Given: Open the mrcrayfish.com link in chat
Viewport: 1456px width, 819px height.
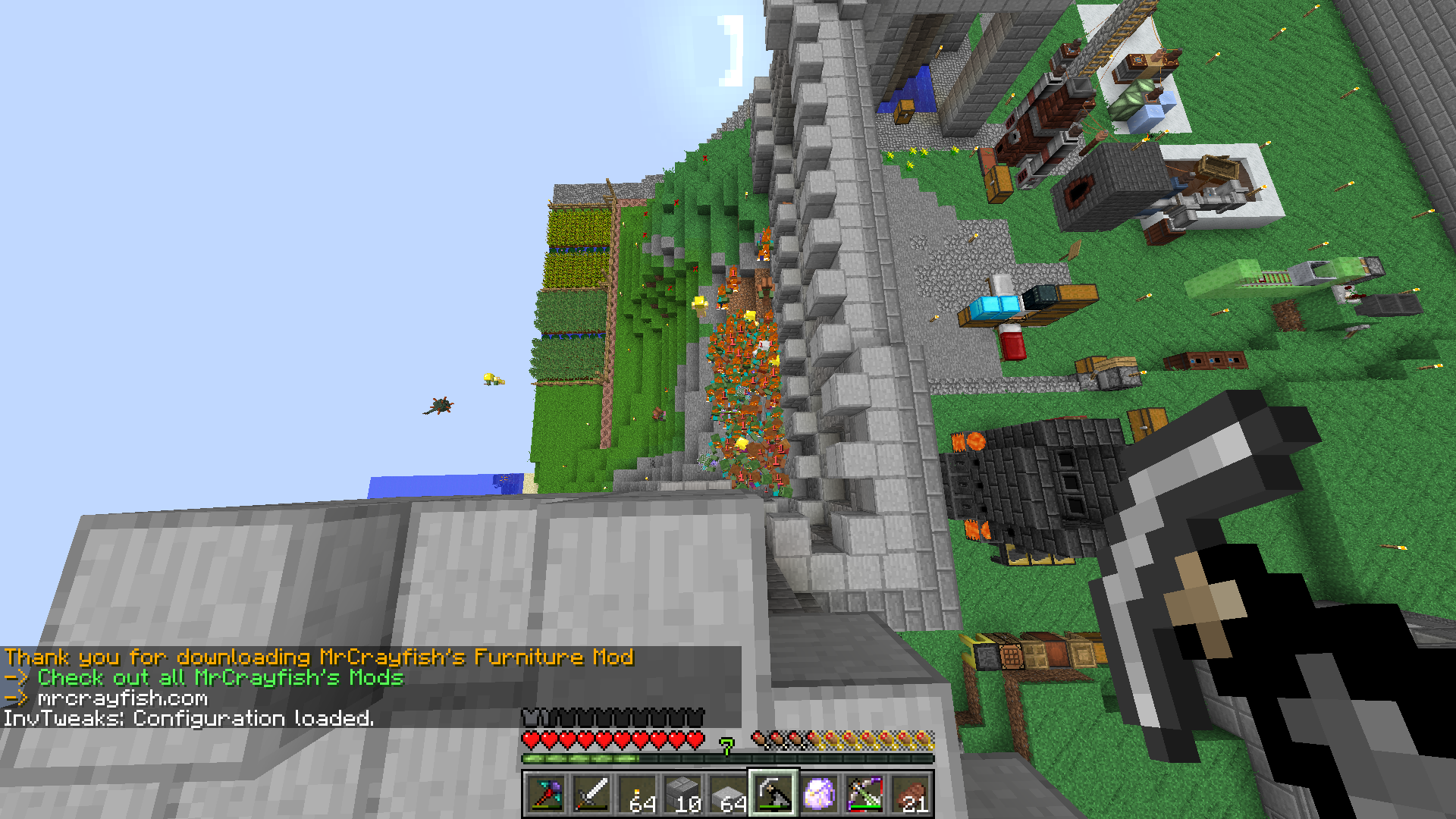Looking at the screenshot, I should click(x=122, y=698).
